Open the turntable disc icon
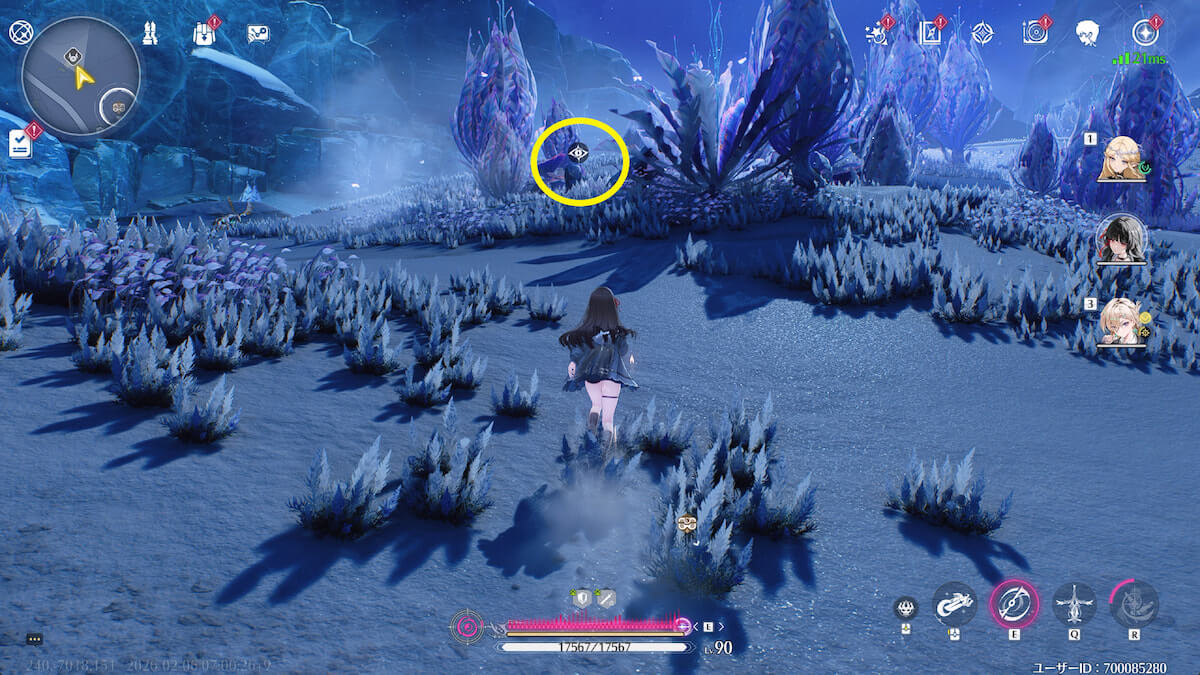Screen dimensions: 1200x675 pos(1035,33)
